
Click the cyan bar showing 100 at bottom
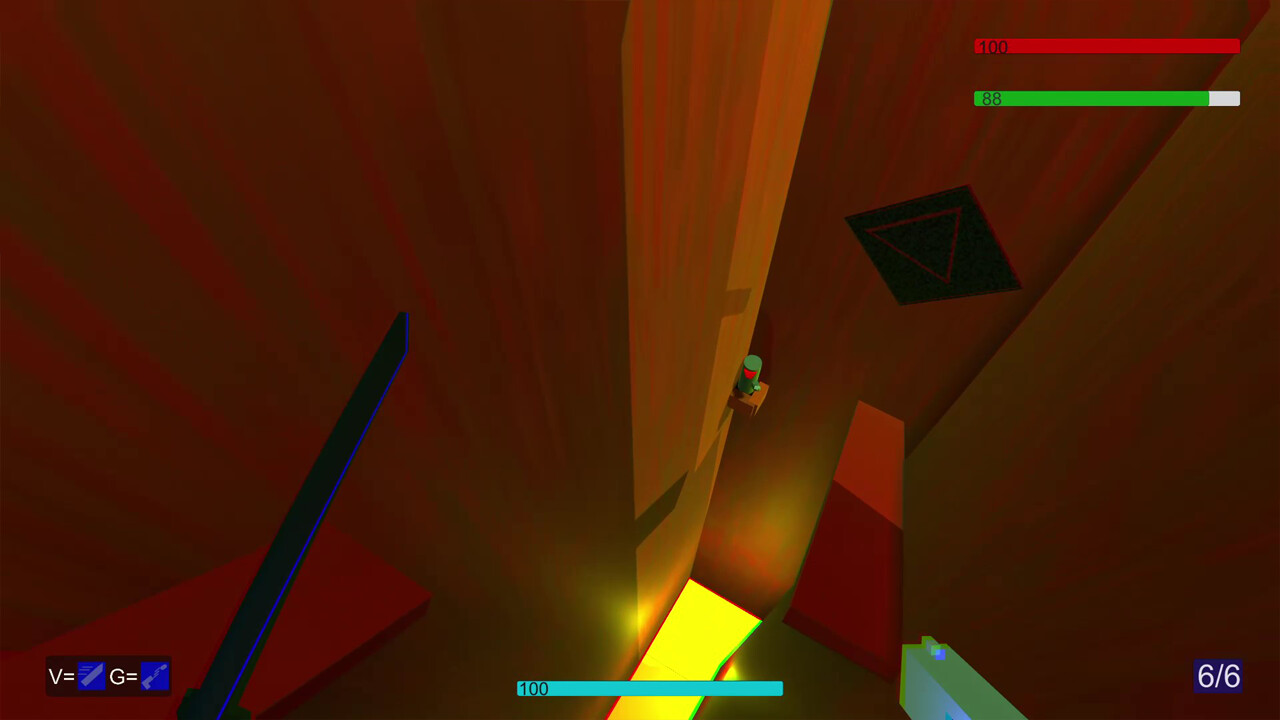point(648,689)
